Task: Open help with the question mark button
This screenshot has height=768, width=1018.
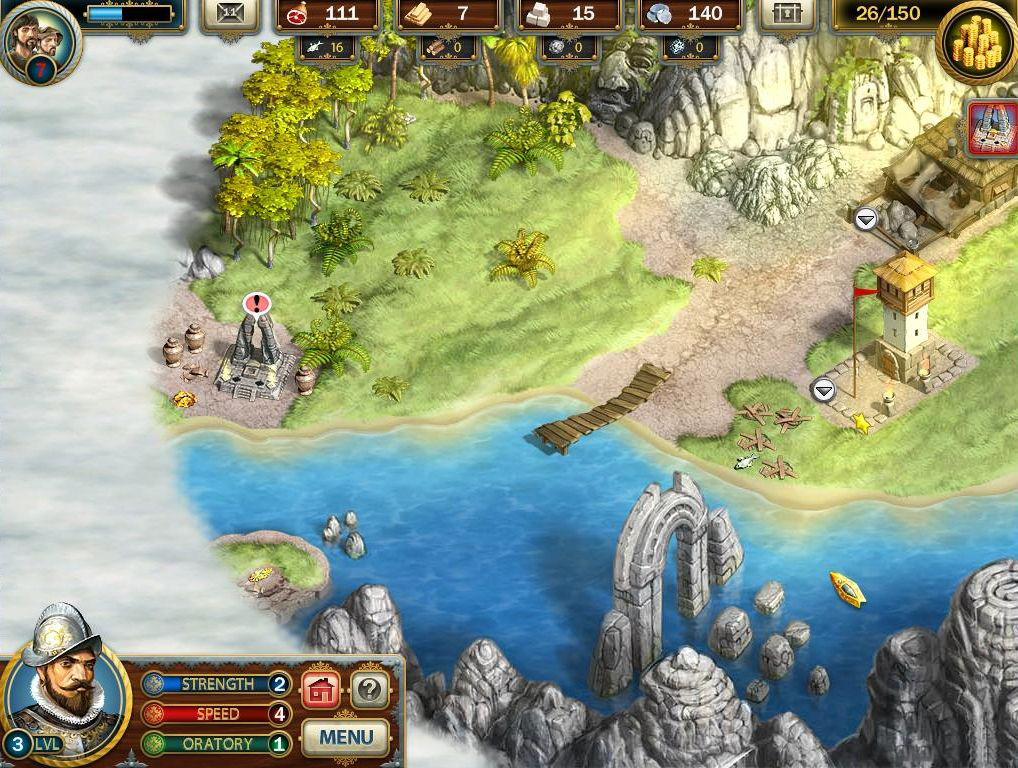Action: pyautogui.click(x=369, y=689)
